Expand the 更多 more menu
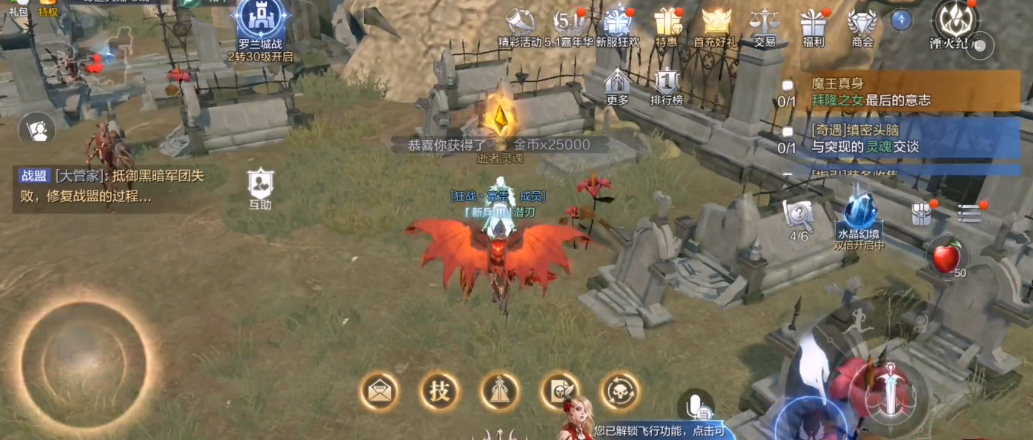1033x440 pixels. 617,85
